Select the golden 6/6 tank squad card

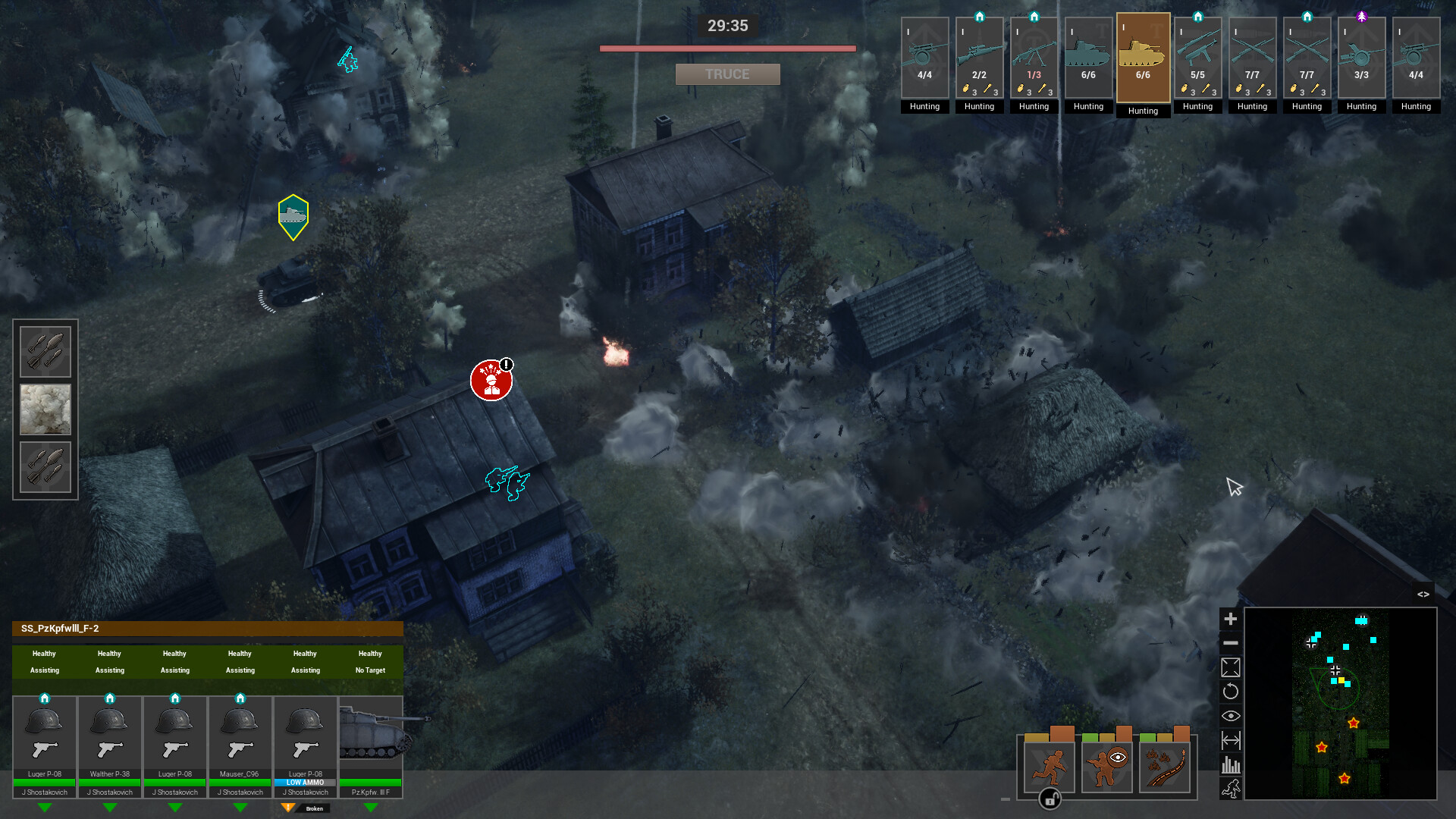(1143, 57)
